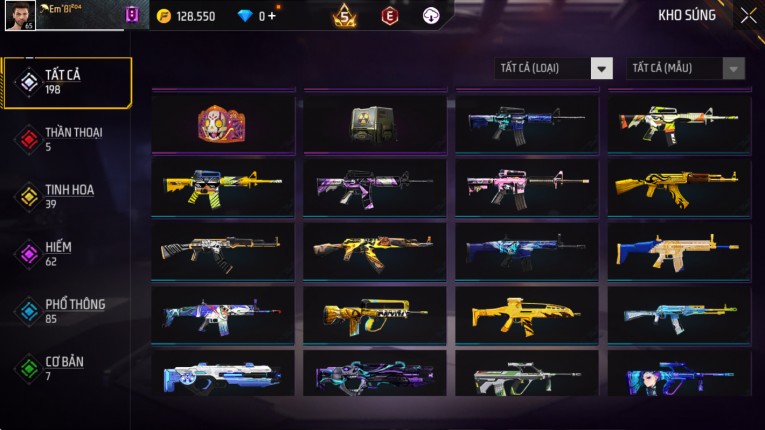
Task: Select the white circular emblem icon
Action: click(x=431, y=16)
